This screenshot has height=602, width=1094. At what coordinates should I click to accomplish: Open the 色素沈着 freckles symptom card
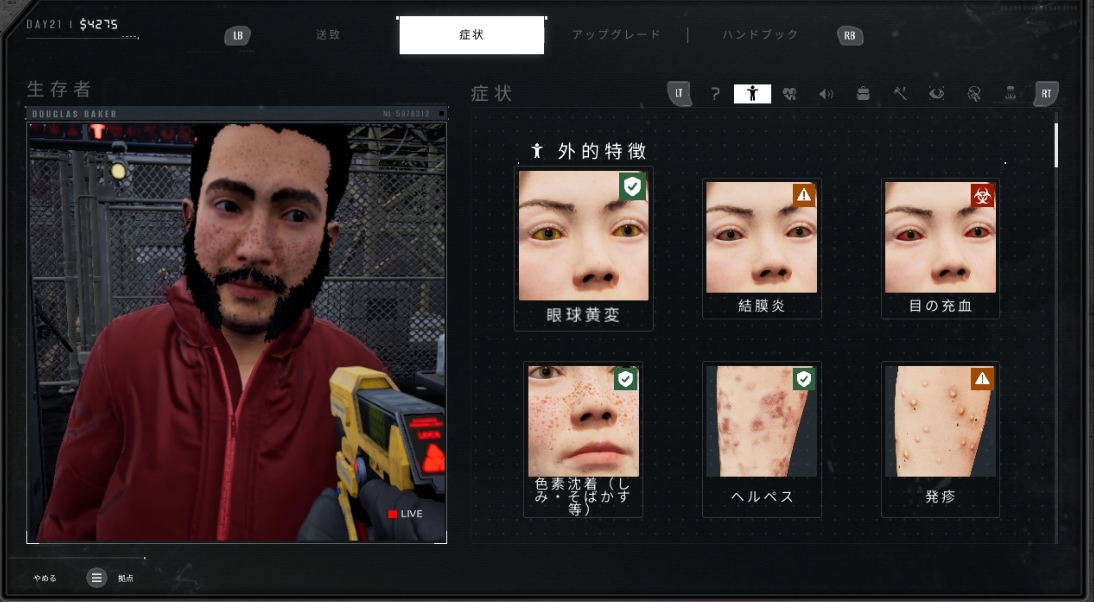583,438
